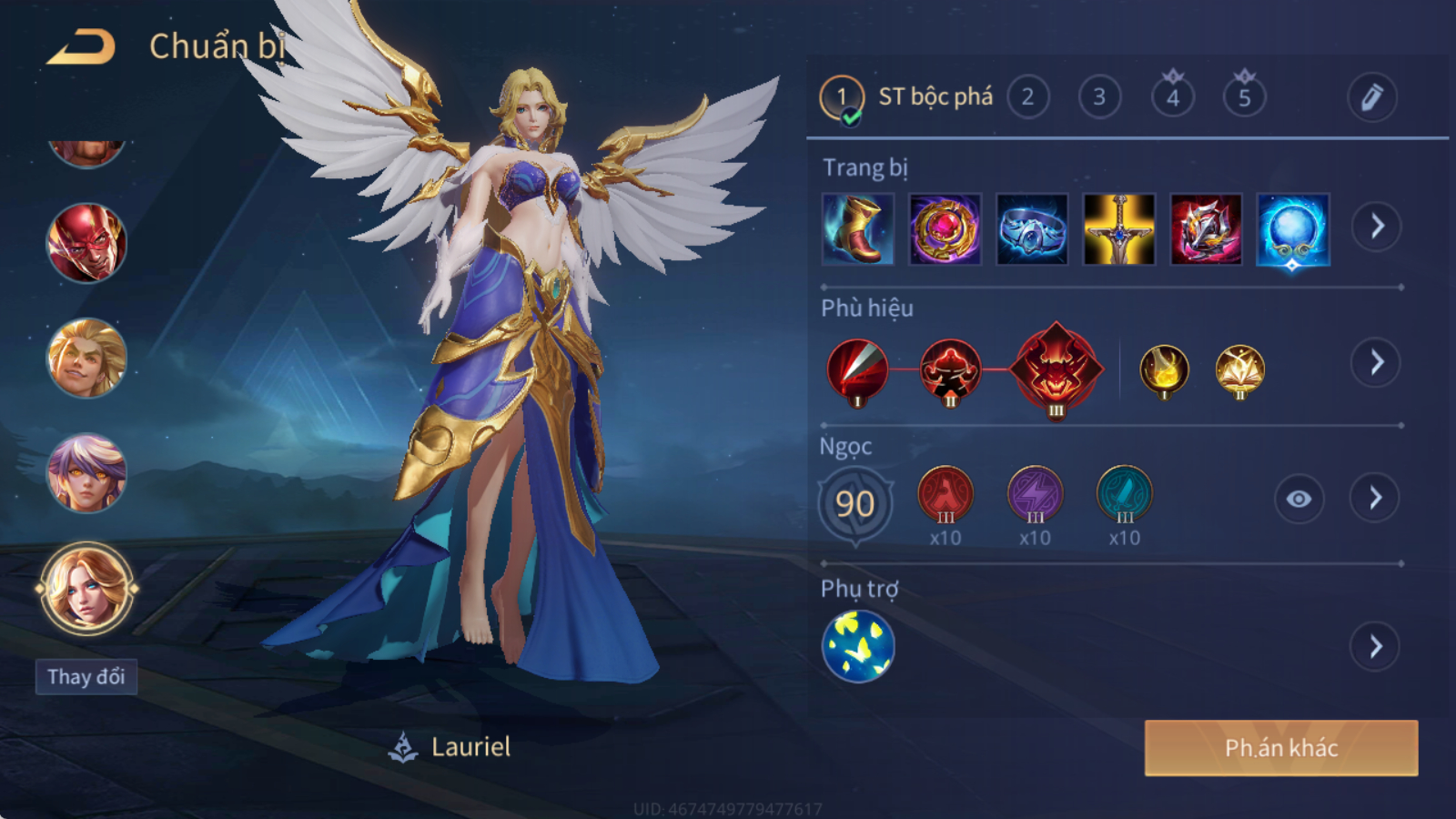
Task: Choose the red-masked hero portrait
Action: (86, 243)
